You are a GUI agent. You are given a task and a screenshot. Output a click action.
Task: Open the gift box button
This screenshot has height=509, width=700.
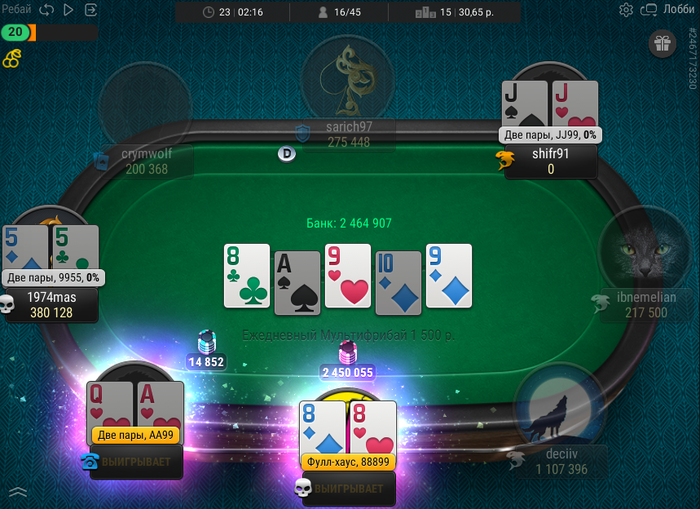[x=662, y=43]
